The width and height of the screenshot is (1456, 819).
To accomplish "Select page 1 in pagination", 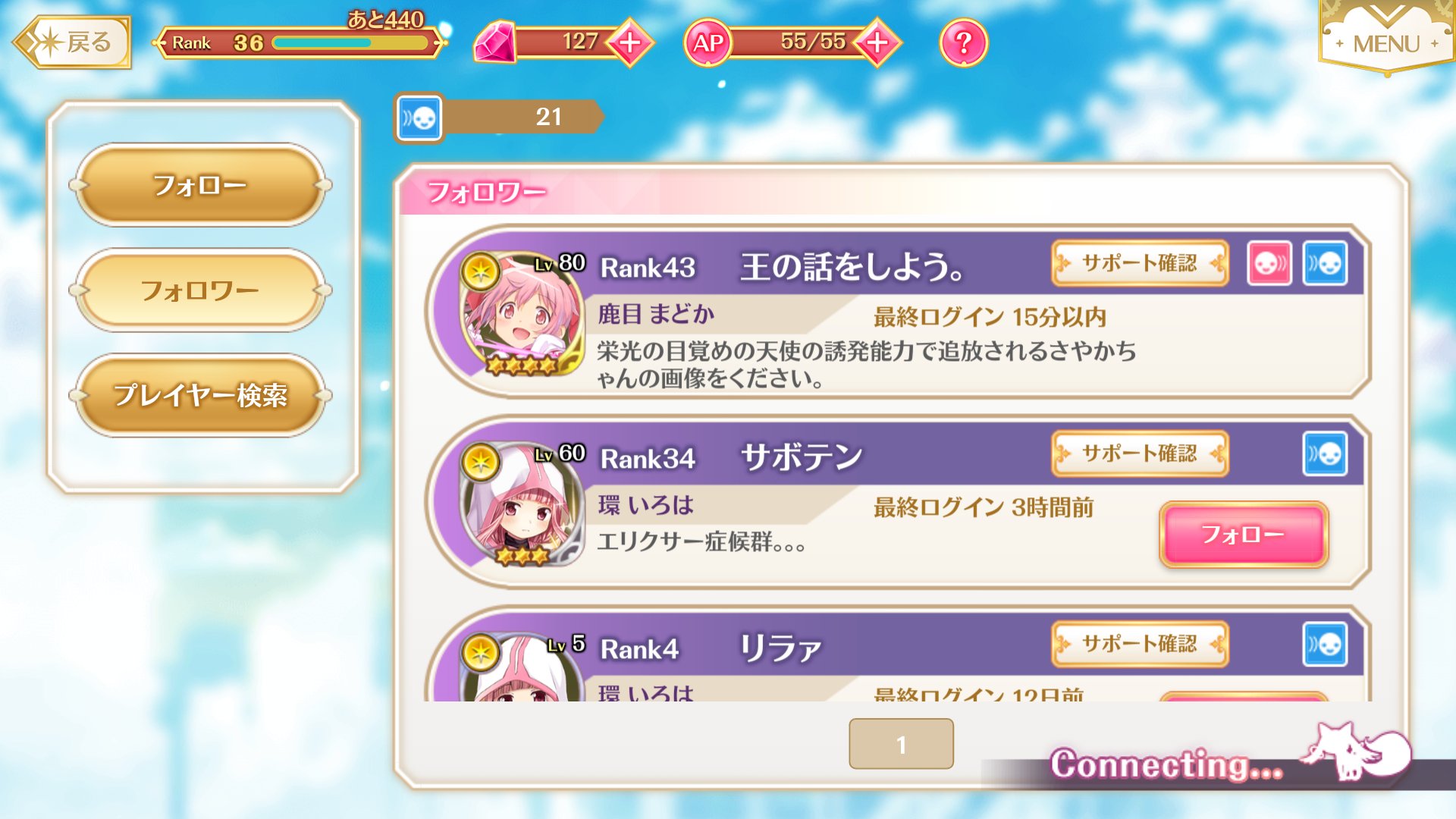I will pos(900,744).
